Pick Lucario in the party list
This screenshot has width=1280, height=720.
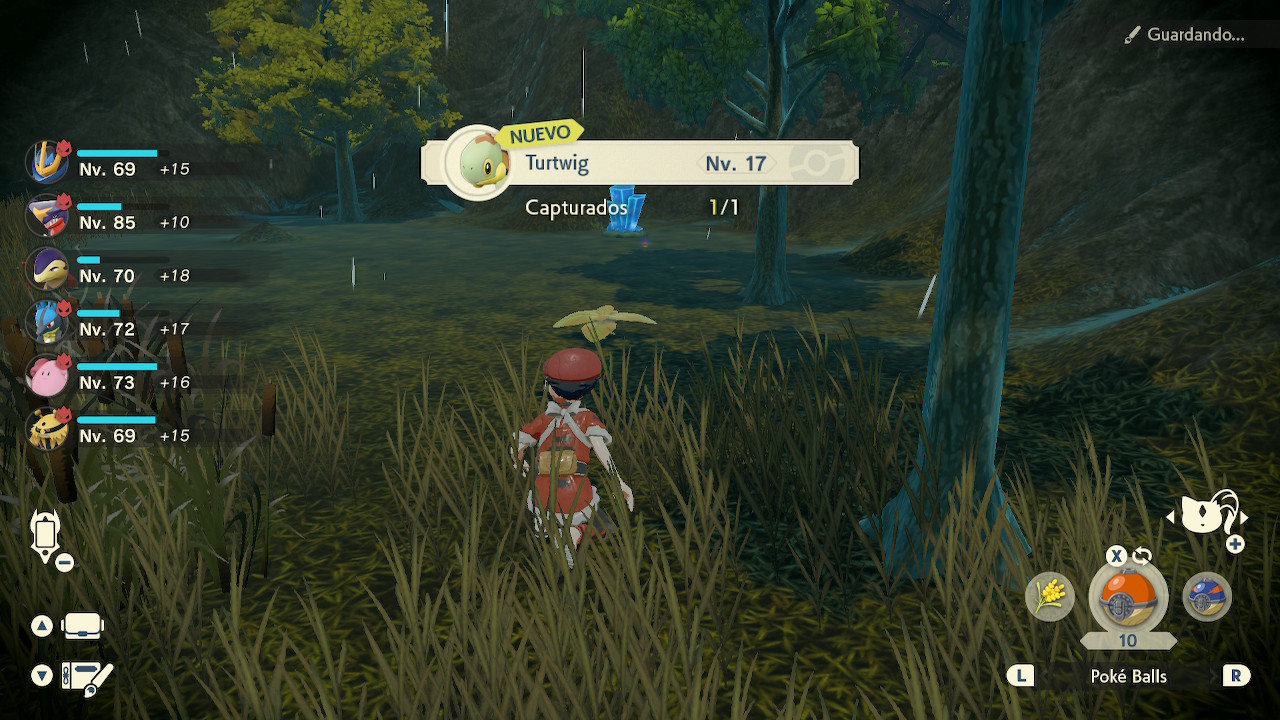coord(46,322)
